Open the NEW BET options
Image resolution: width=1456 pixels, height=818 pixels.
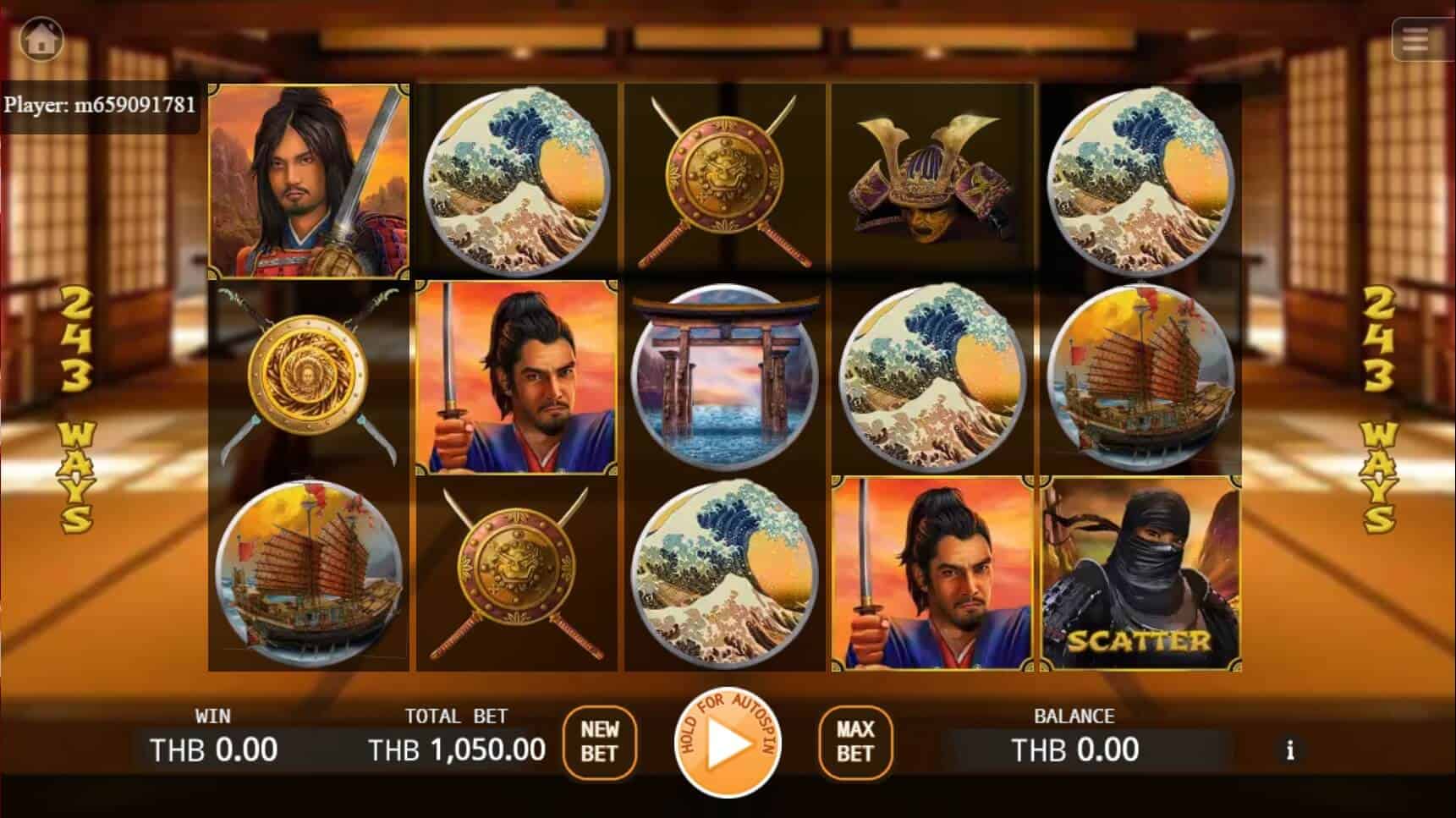[x=601, y=746]
